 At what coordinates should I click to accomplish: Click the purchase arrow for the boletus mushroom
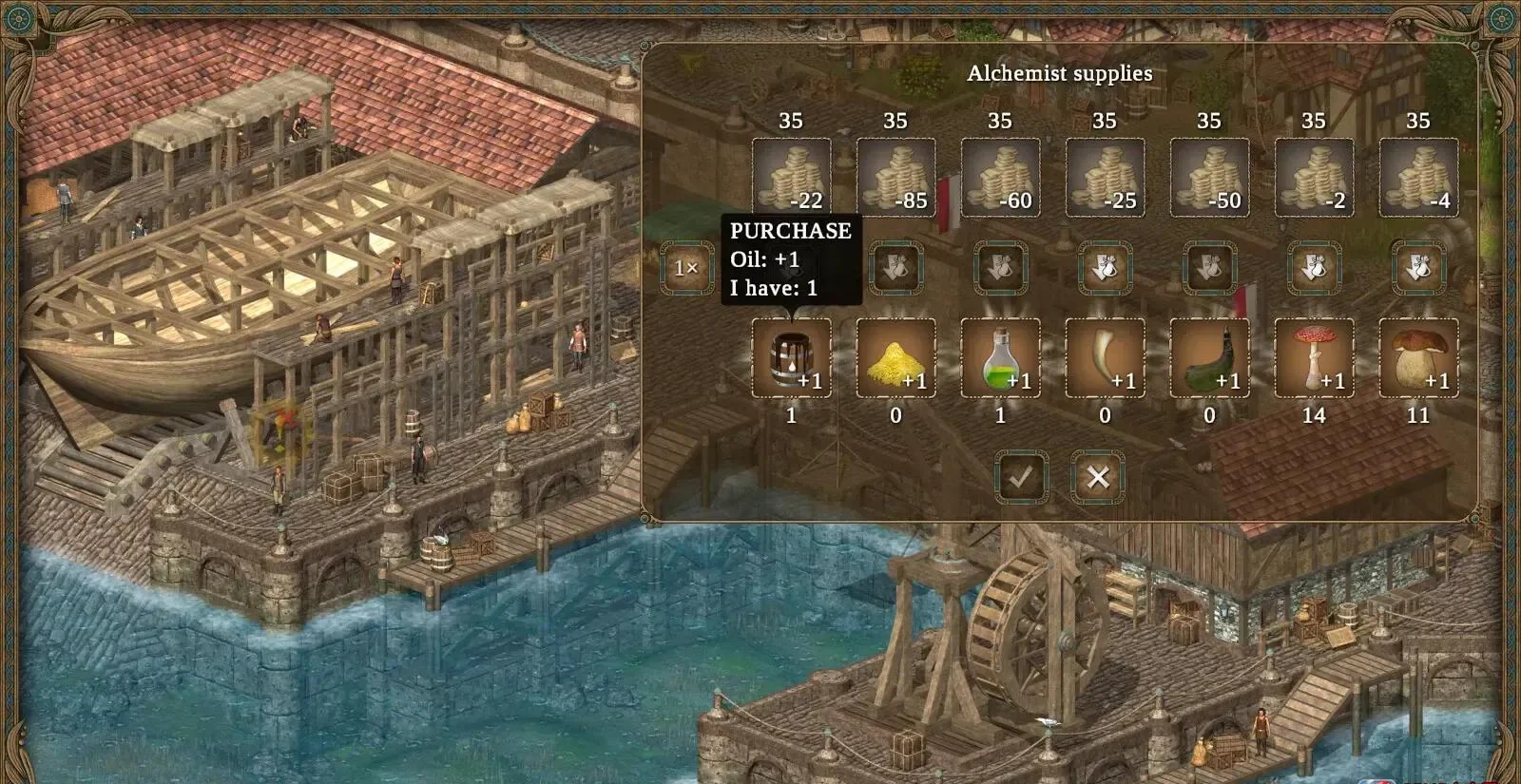1418,268
